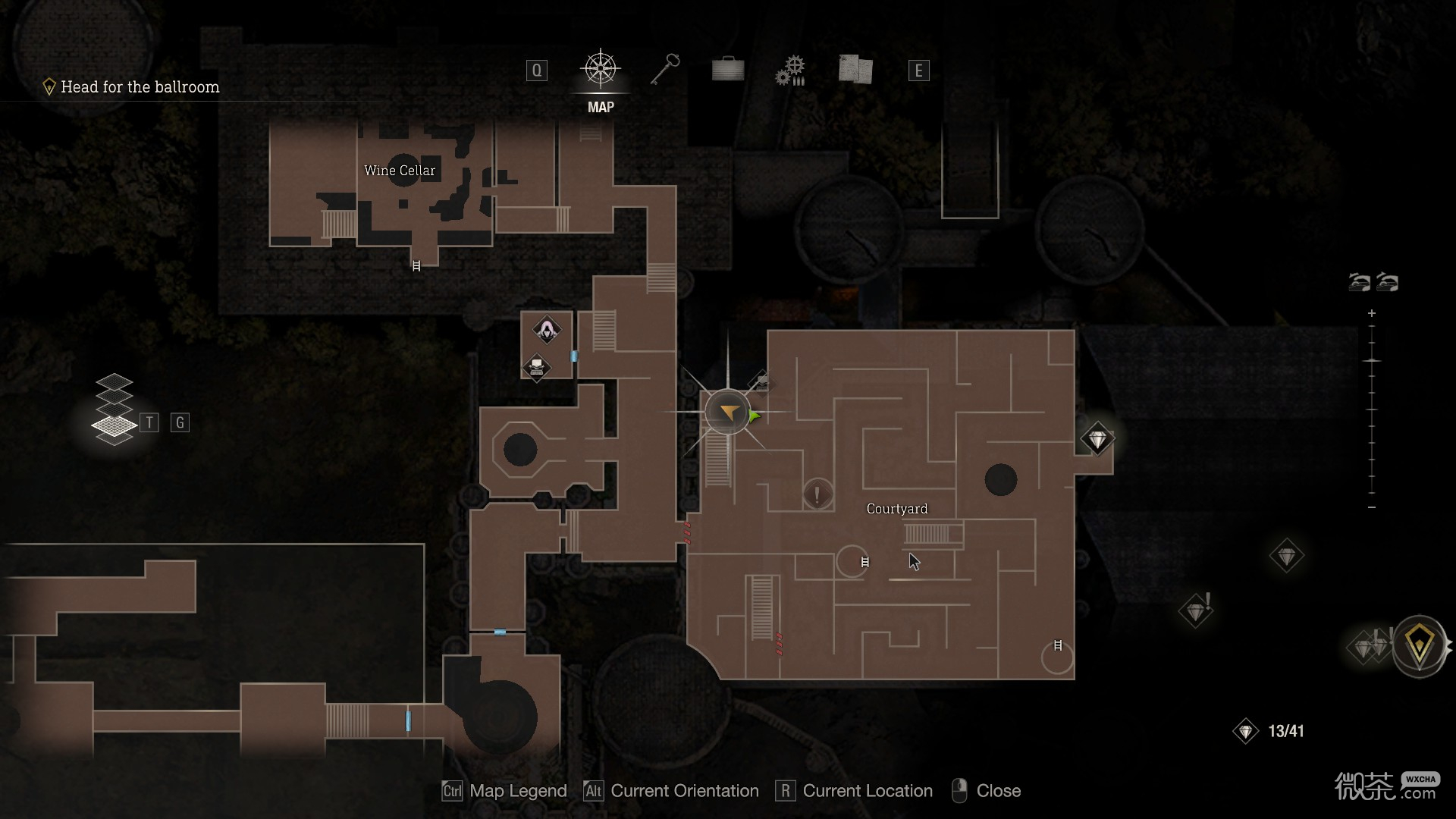The height and width of the screenshot is (819, 1456).
Task: Select the merchant marker on the map
Action: 546,330
